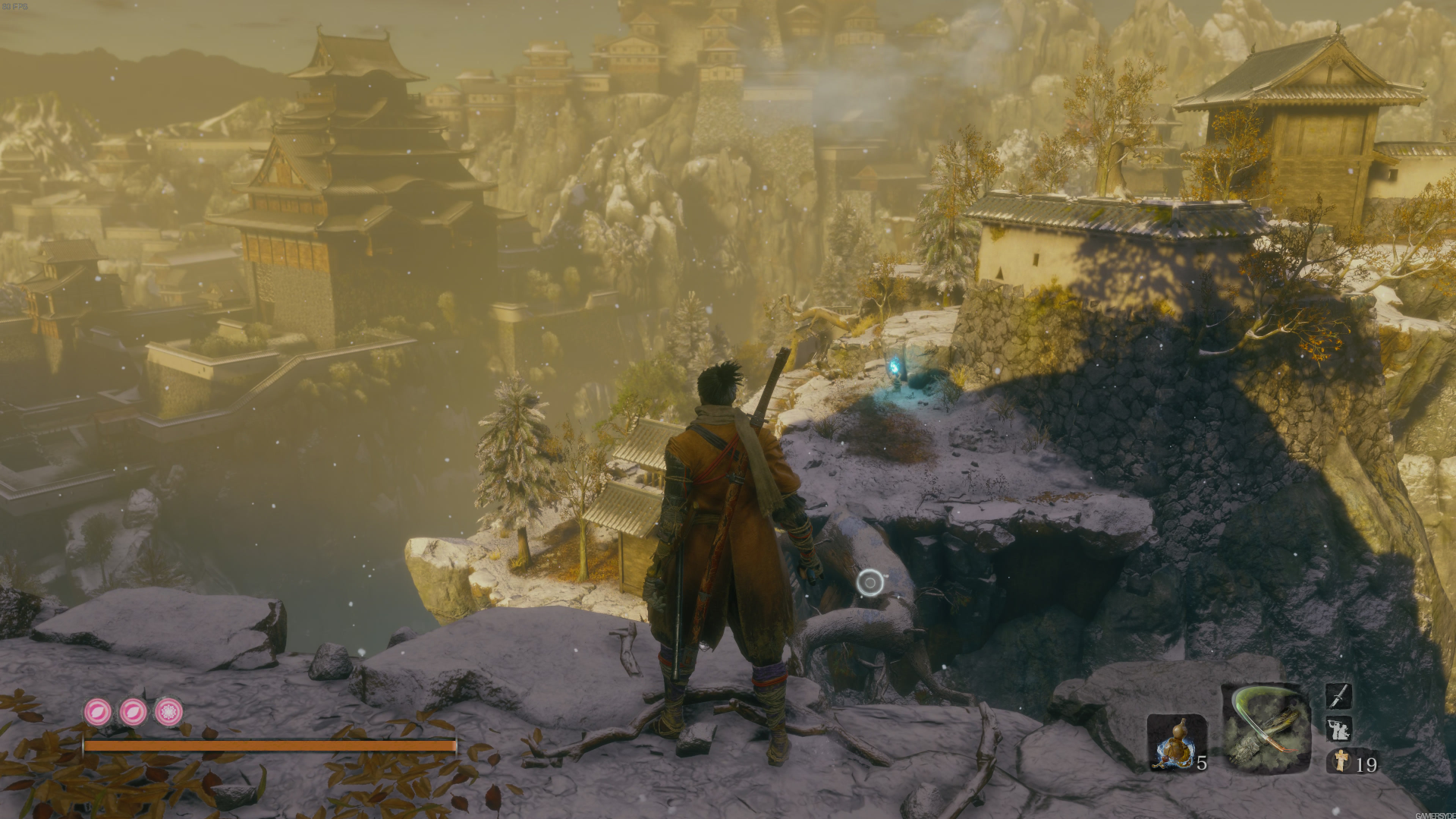
Task: Click the combat art skill icon
Action: pyautogui.click(x=1339, y=730)
